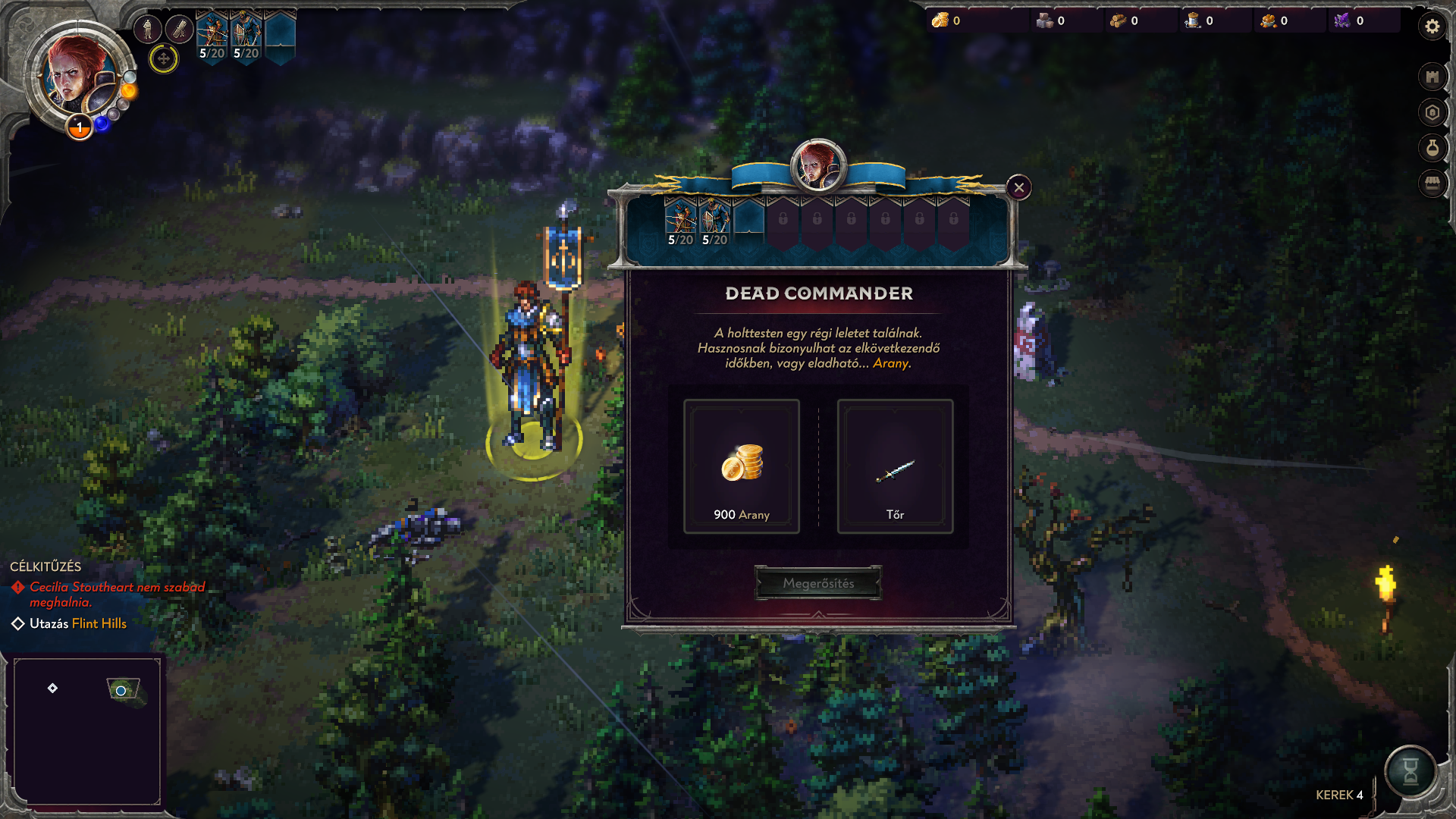
Task: Click the wielder portrait atop the dialog
Action: coord(817,165)
